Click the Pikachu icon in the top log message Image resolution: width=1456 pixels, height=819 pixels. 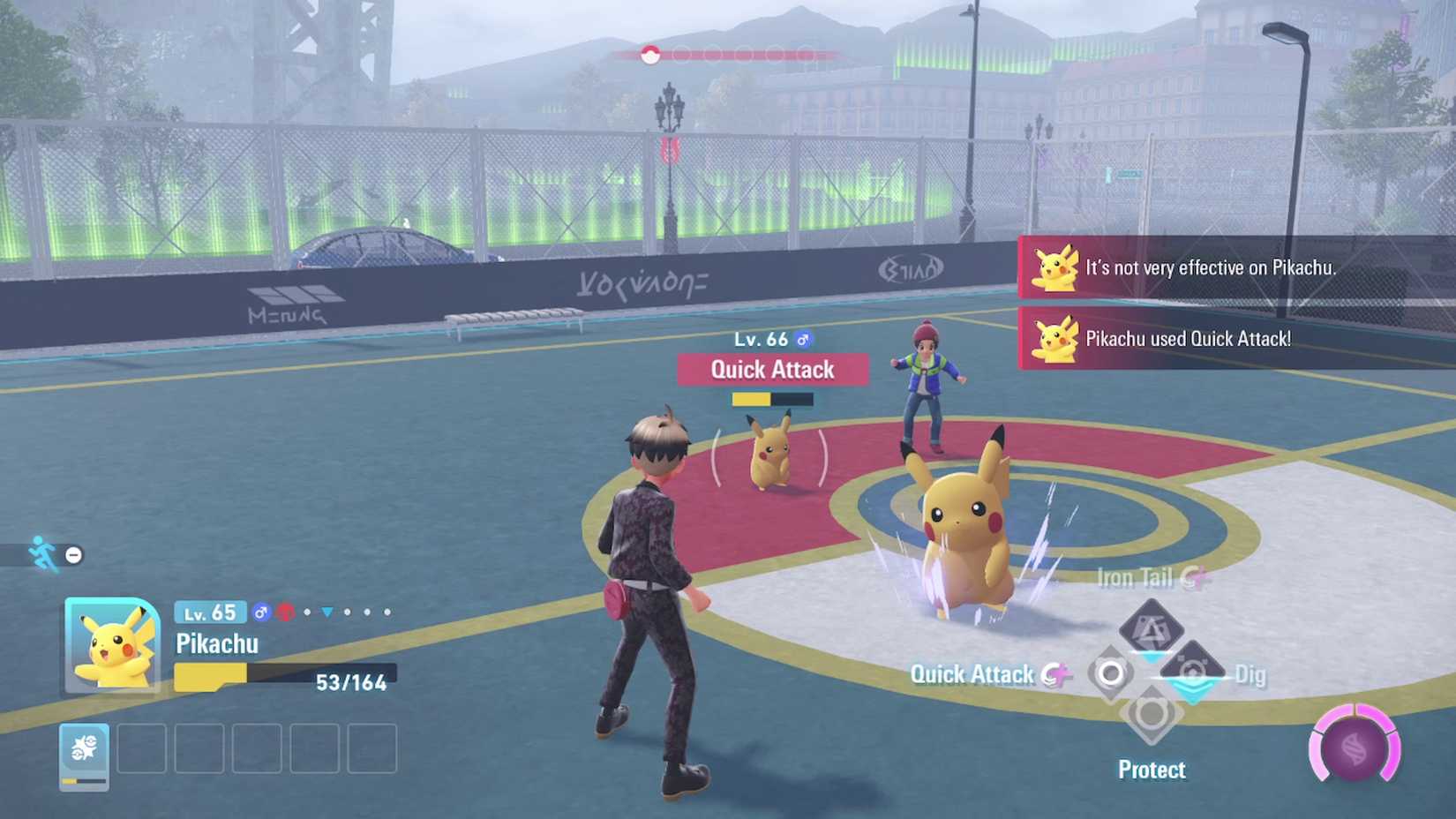1055,267
